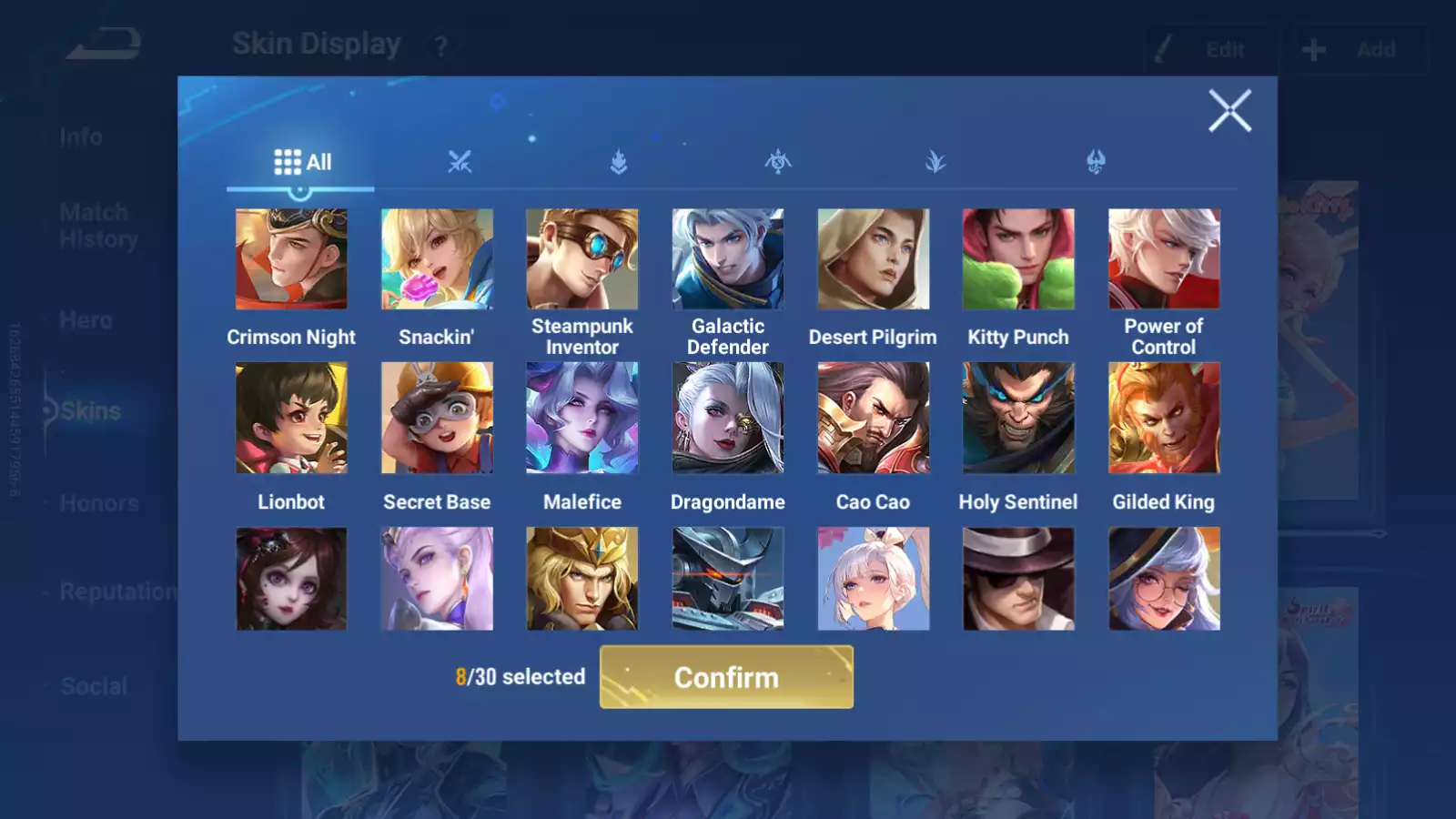Select the Cao Cao skin
The height and width of the screenshot is (819, 1456).
(x=873, y=418)
